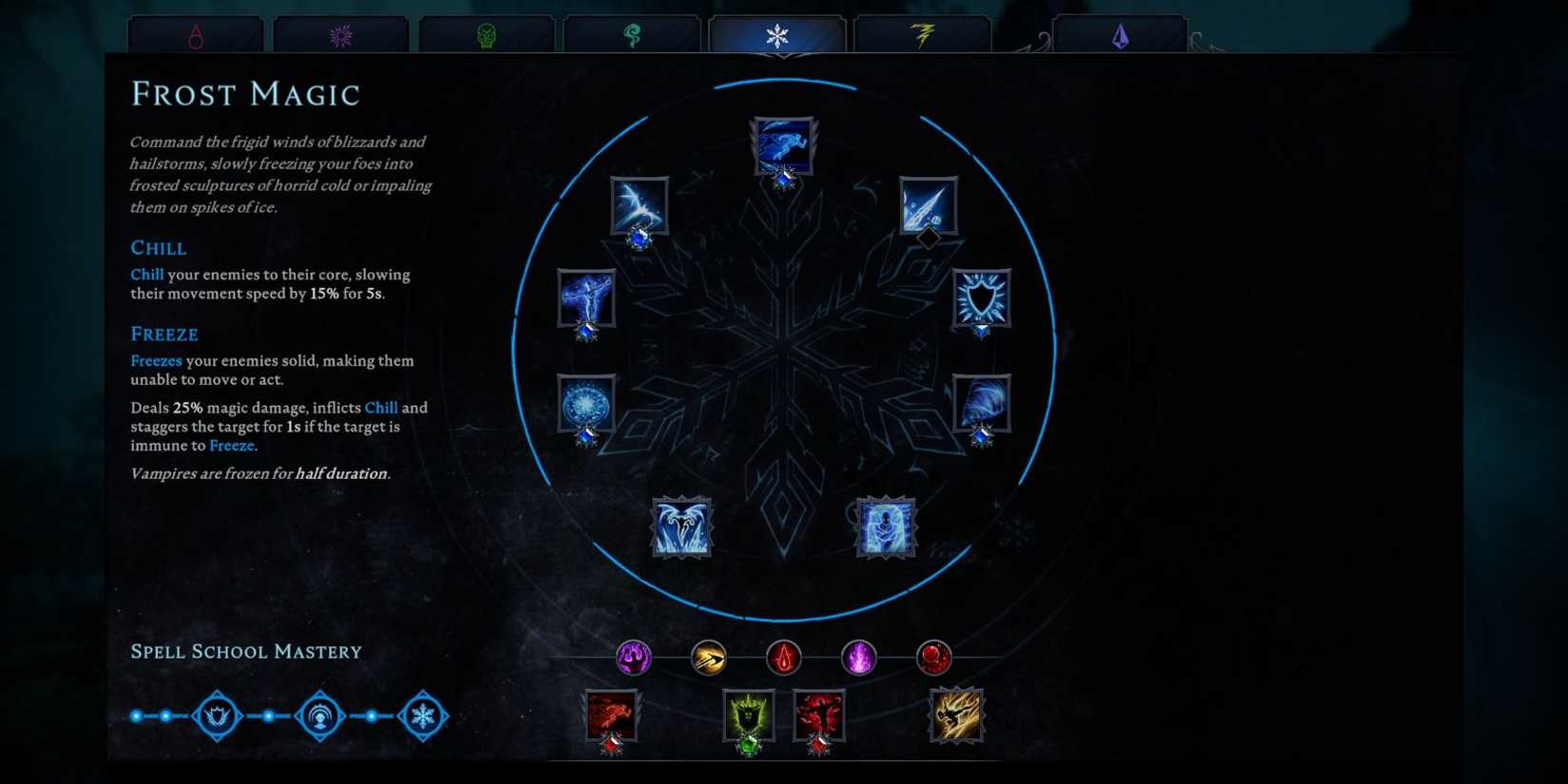Select the frost cocoon ability below the circle
This screenshot has height=784, width=1568.
[x=884, y=527]
